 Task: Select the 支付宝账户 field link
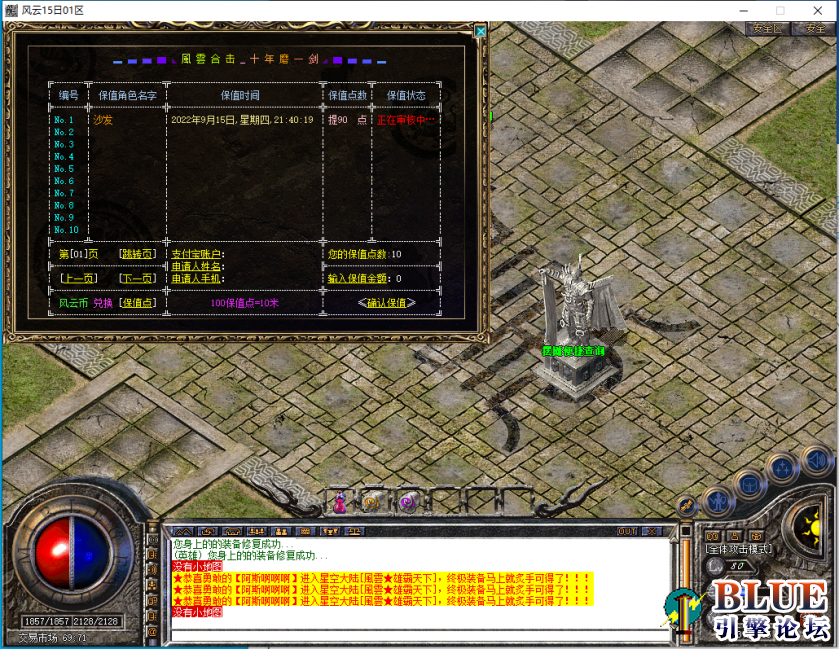pyautogui.click(x=197, y=254)
